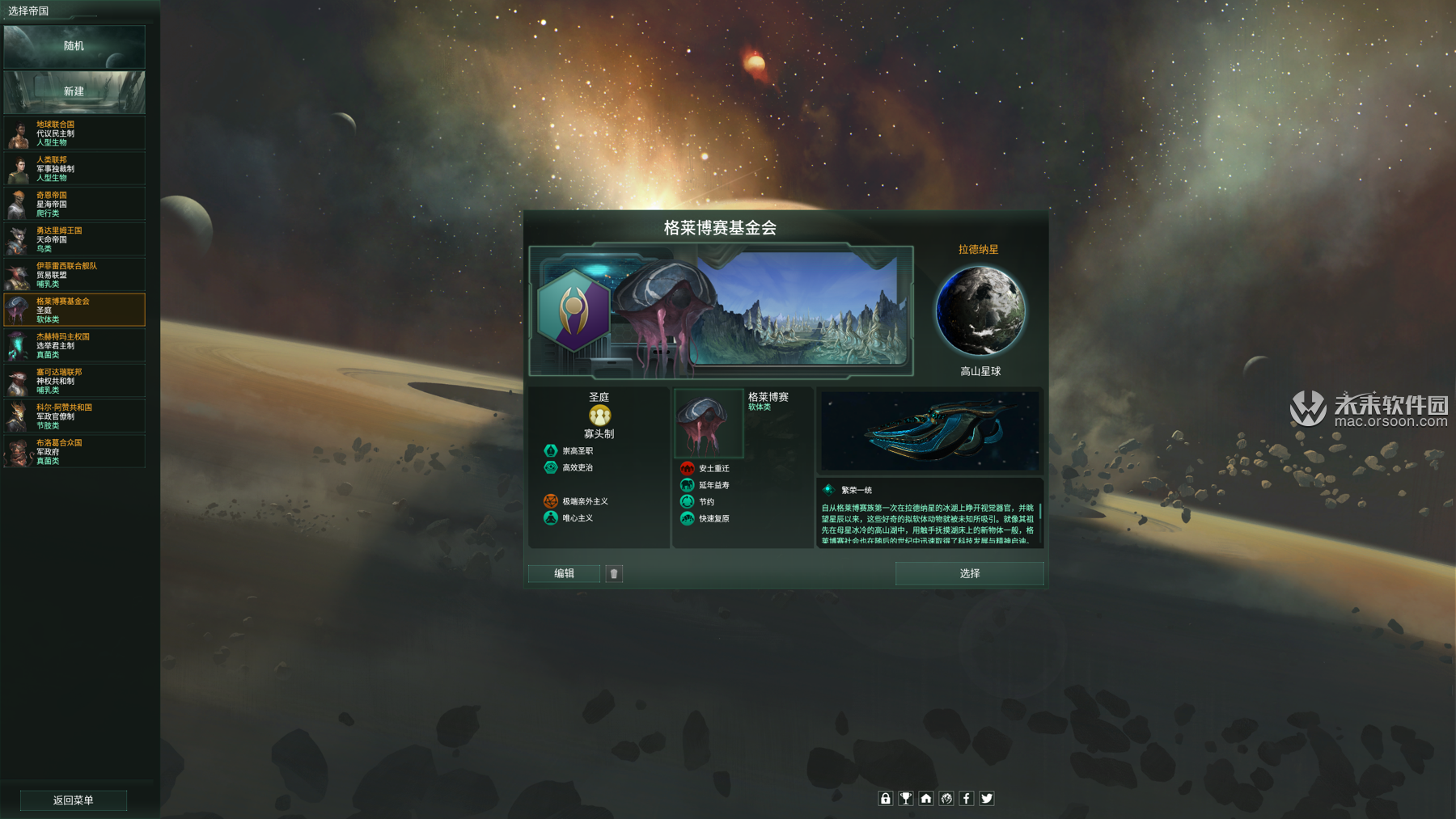Click 返回菜单 to return to menu
This screenshot has height=819, width=1456.
point(74,800)
